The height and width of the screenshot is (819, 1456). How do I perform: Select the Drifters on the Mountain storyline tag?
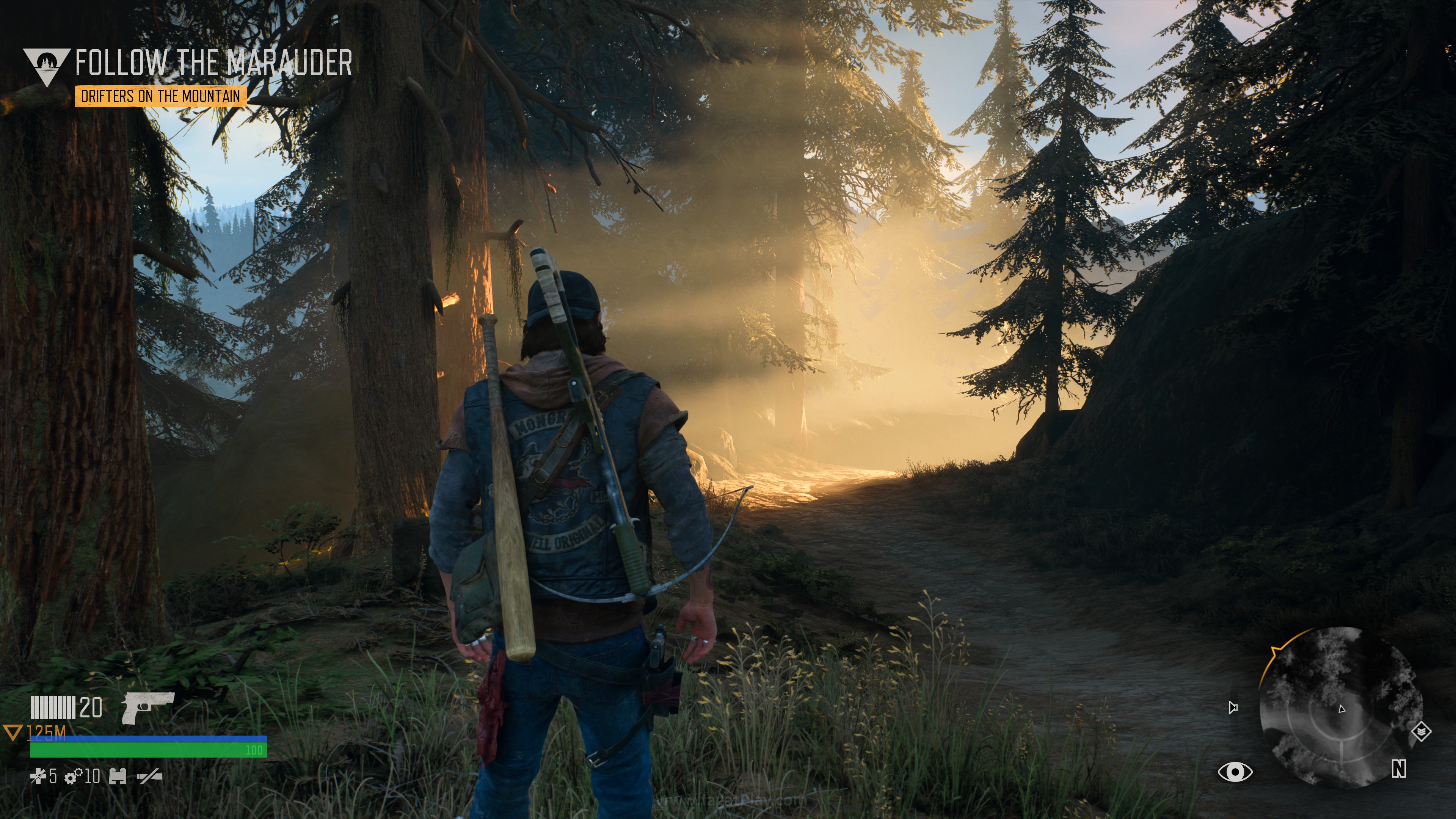(x=160, y=96)
